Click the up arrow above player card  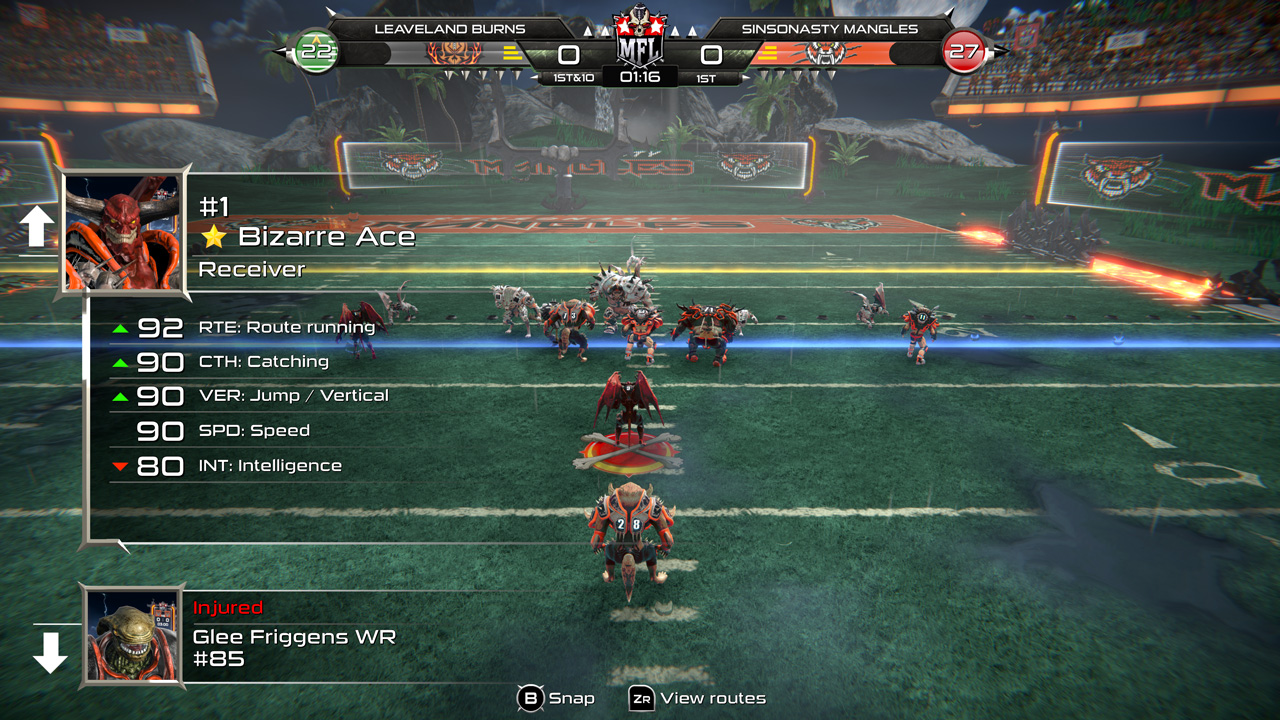pos(37,228)
